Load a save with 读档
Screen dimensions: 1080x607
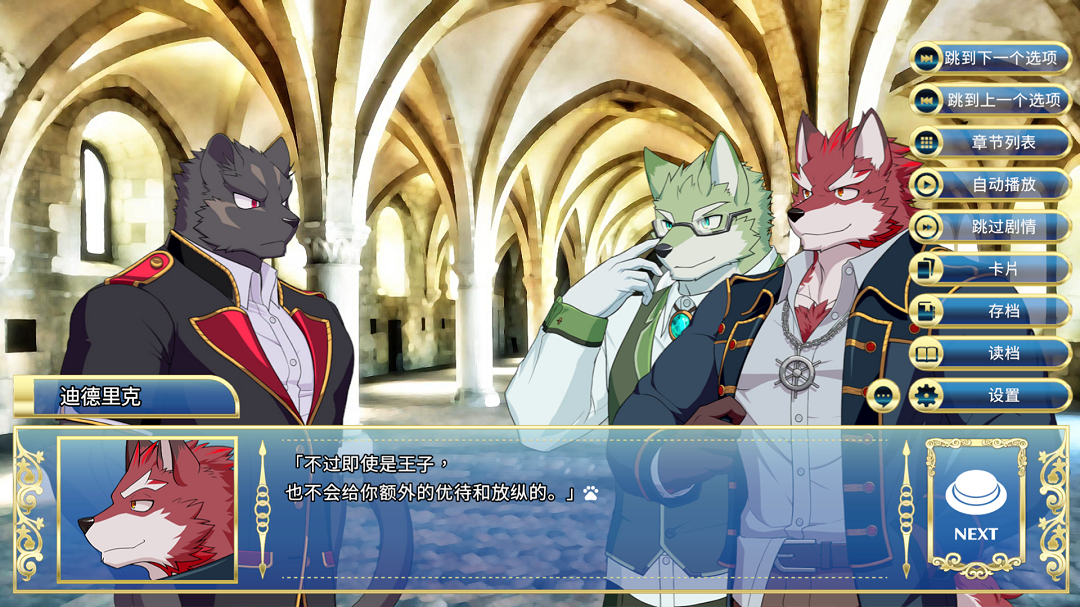[x=990, y=352]
